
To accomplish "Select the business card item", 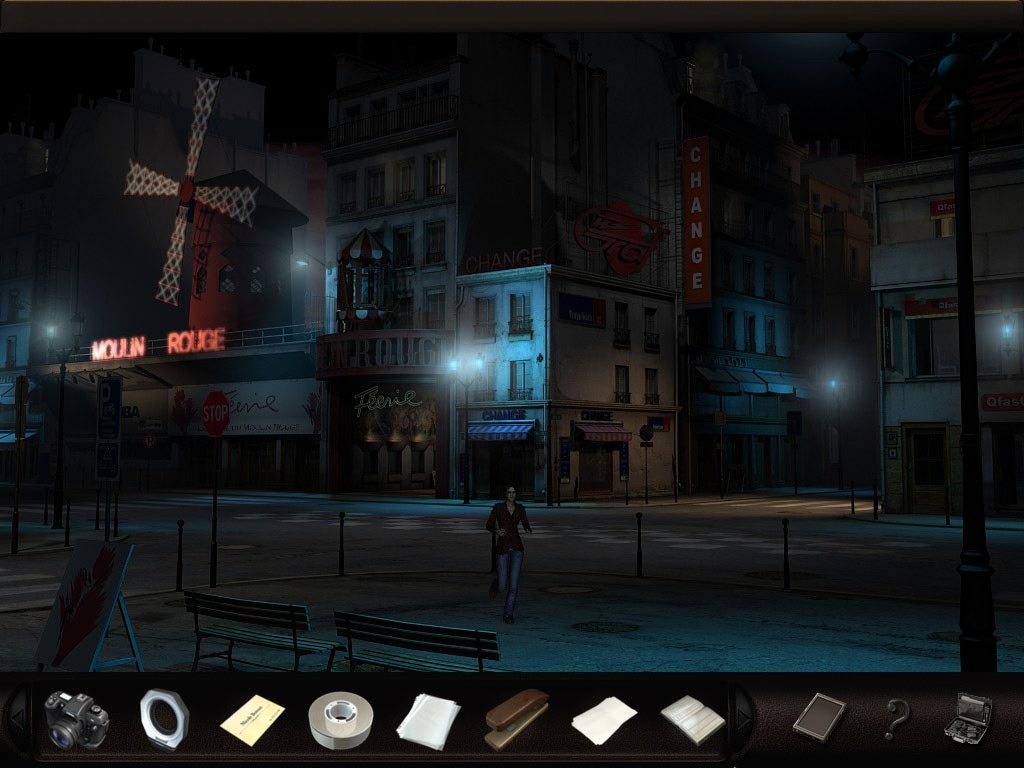I will pyautogui.click(x=252, y=719).
